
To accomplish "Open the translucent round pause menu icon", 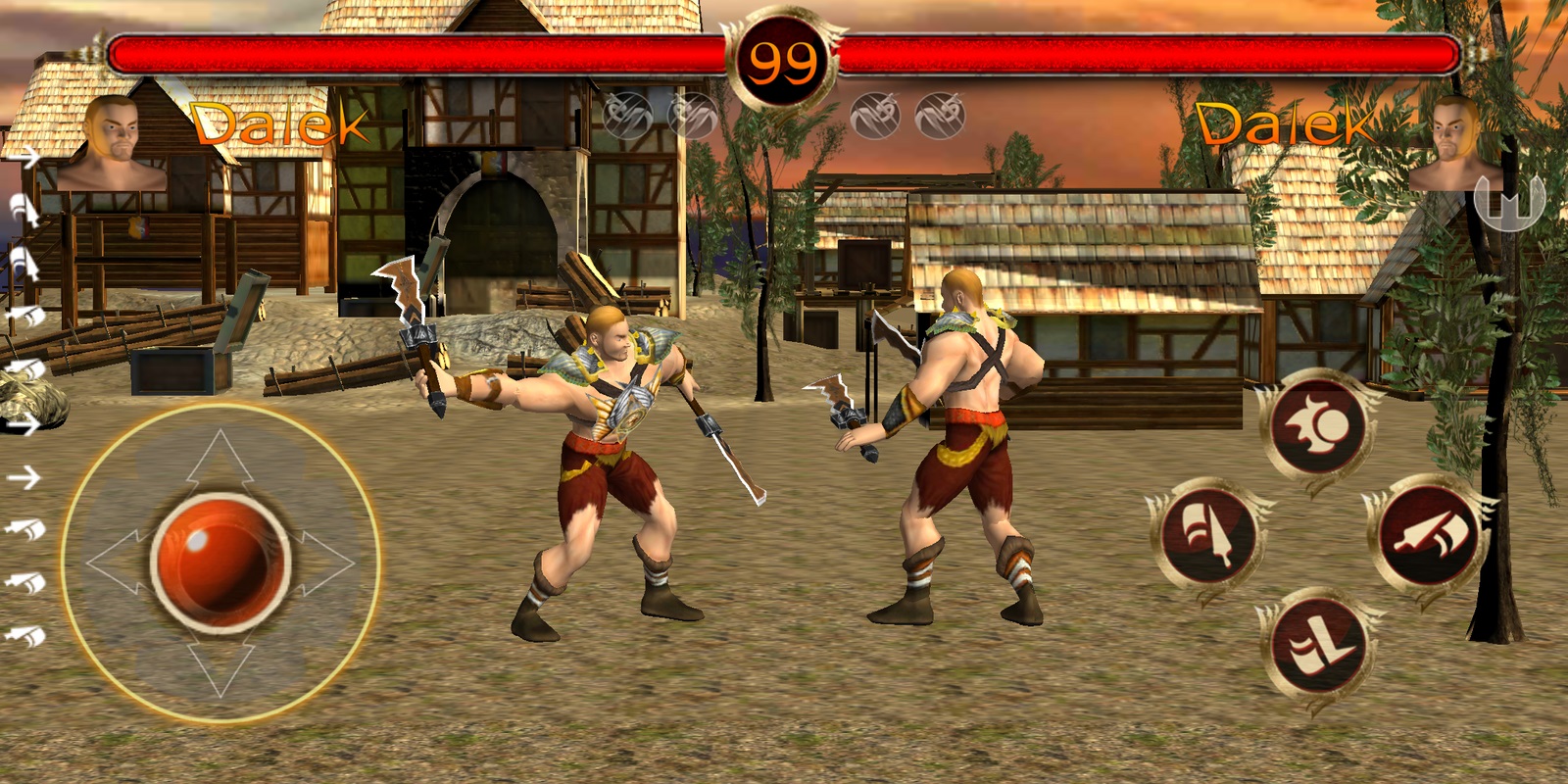I will click(x=1509, y=199).
